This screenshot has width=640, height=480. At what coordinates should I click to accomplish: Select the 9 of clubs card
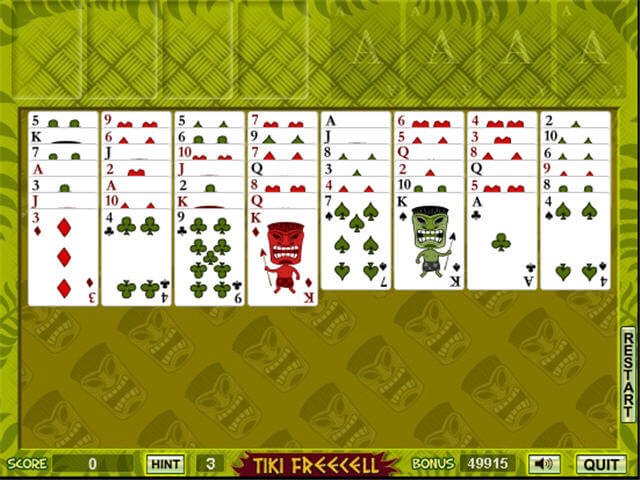(209, 256)
